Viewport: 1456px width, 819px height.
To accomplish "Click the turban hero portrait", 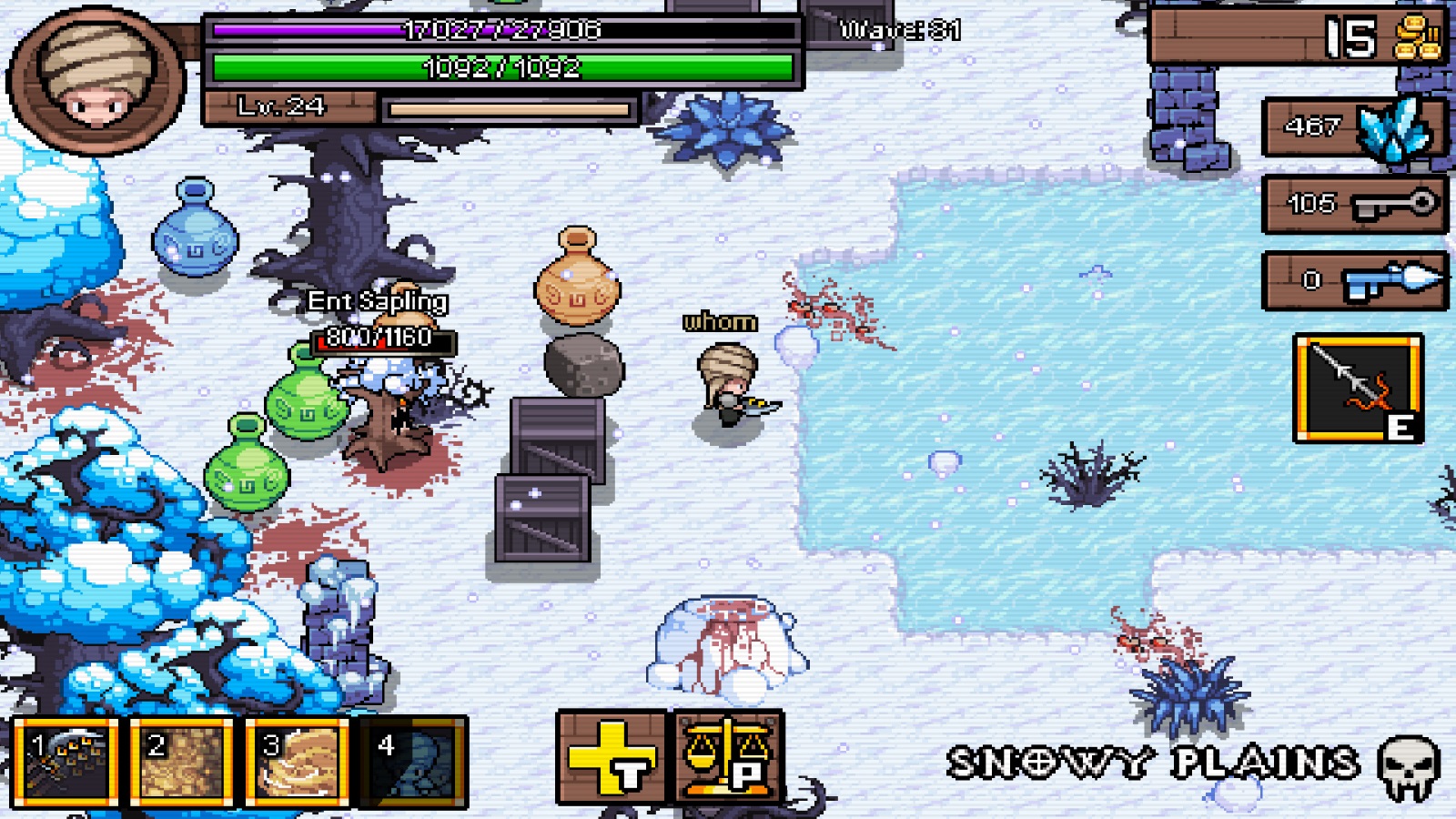I will [x=96, y=80].
